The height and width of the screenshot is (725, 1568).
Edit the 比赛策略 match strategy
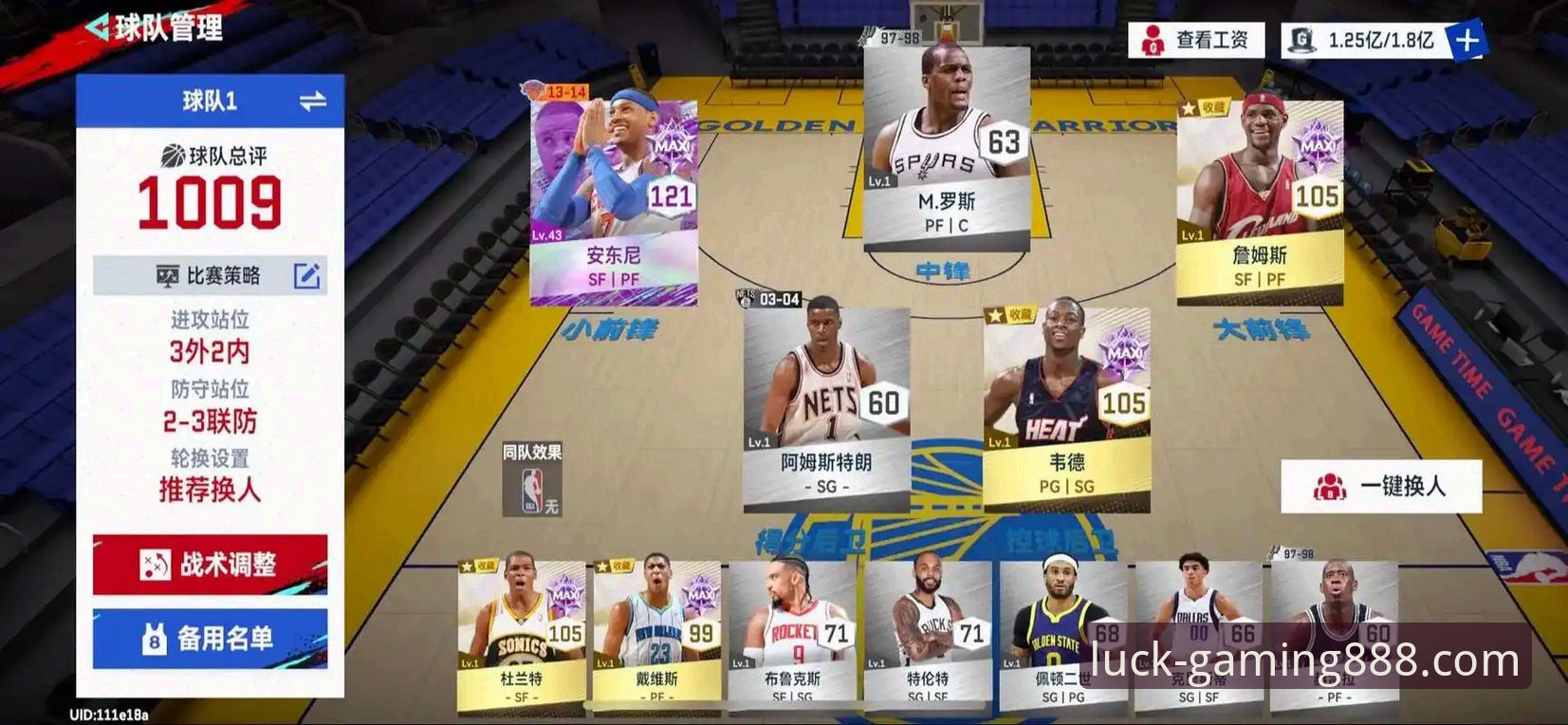(305, 276)
